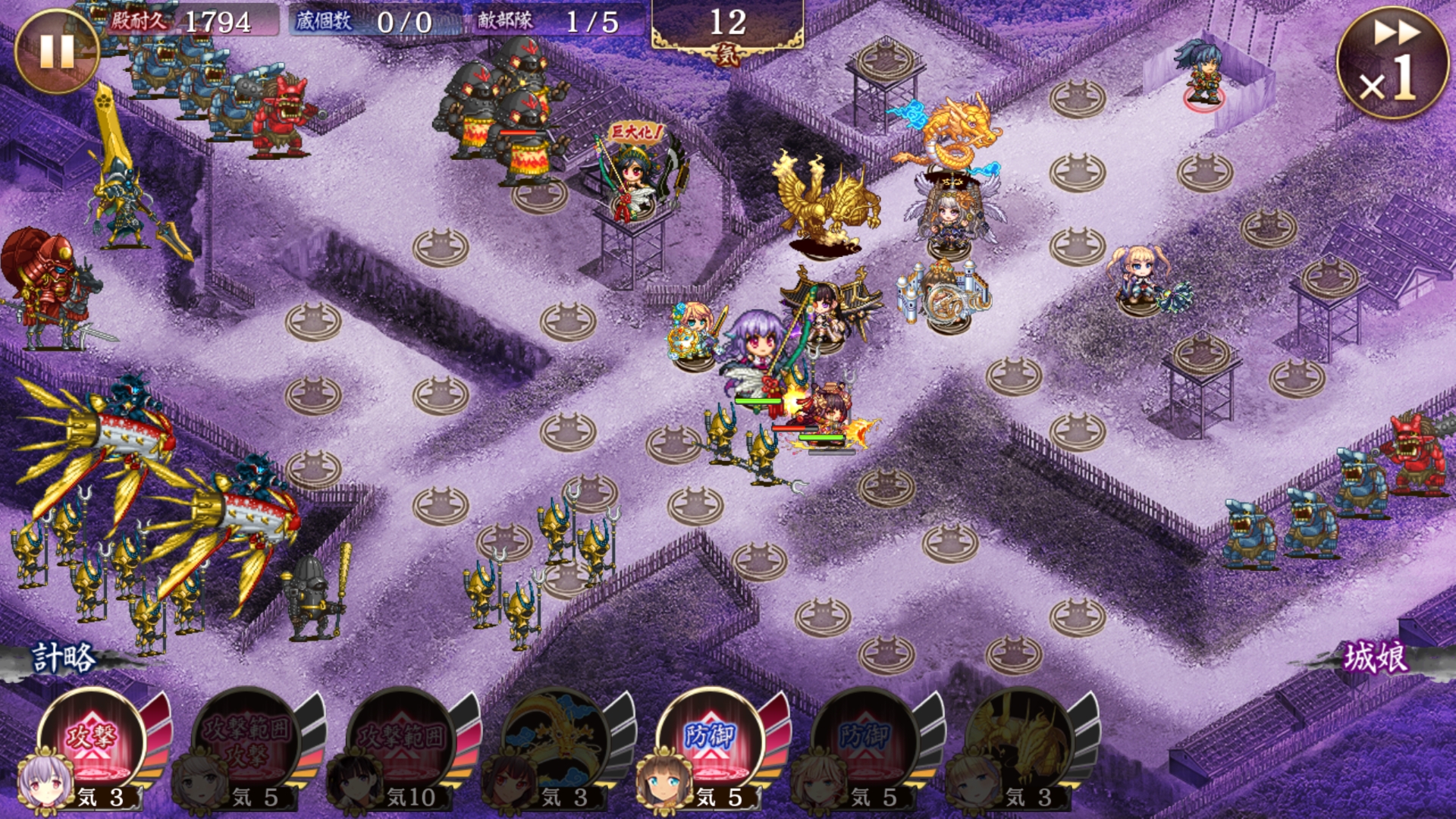Pause the battle

[x=55, y=50]
